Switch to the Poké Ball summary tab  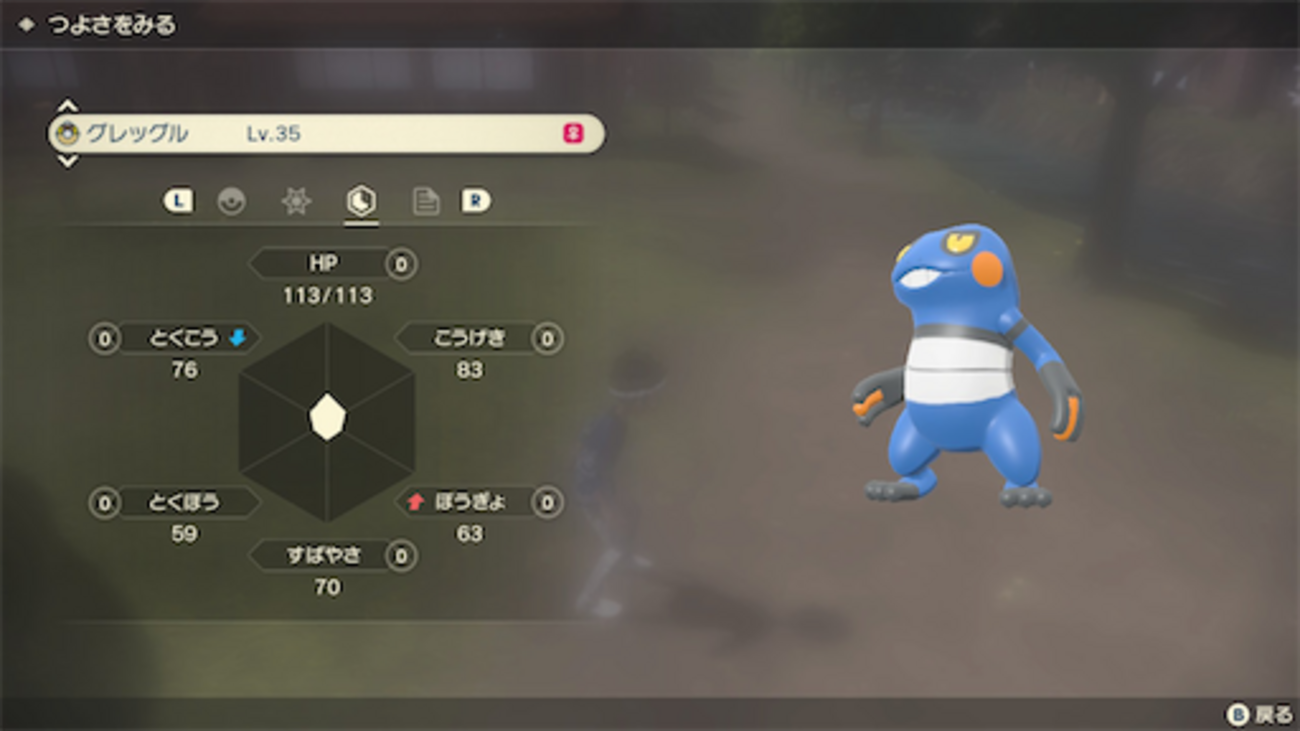coord(231,201)
